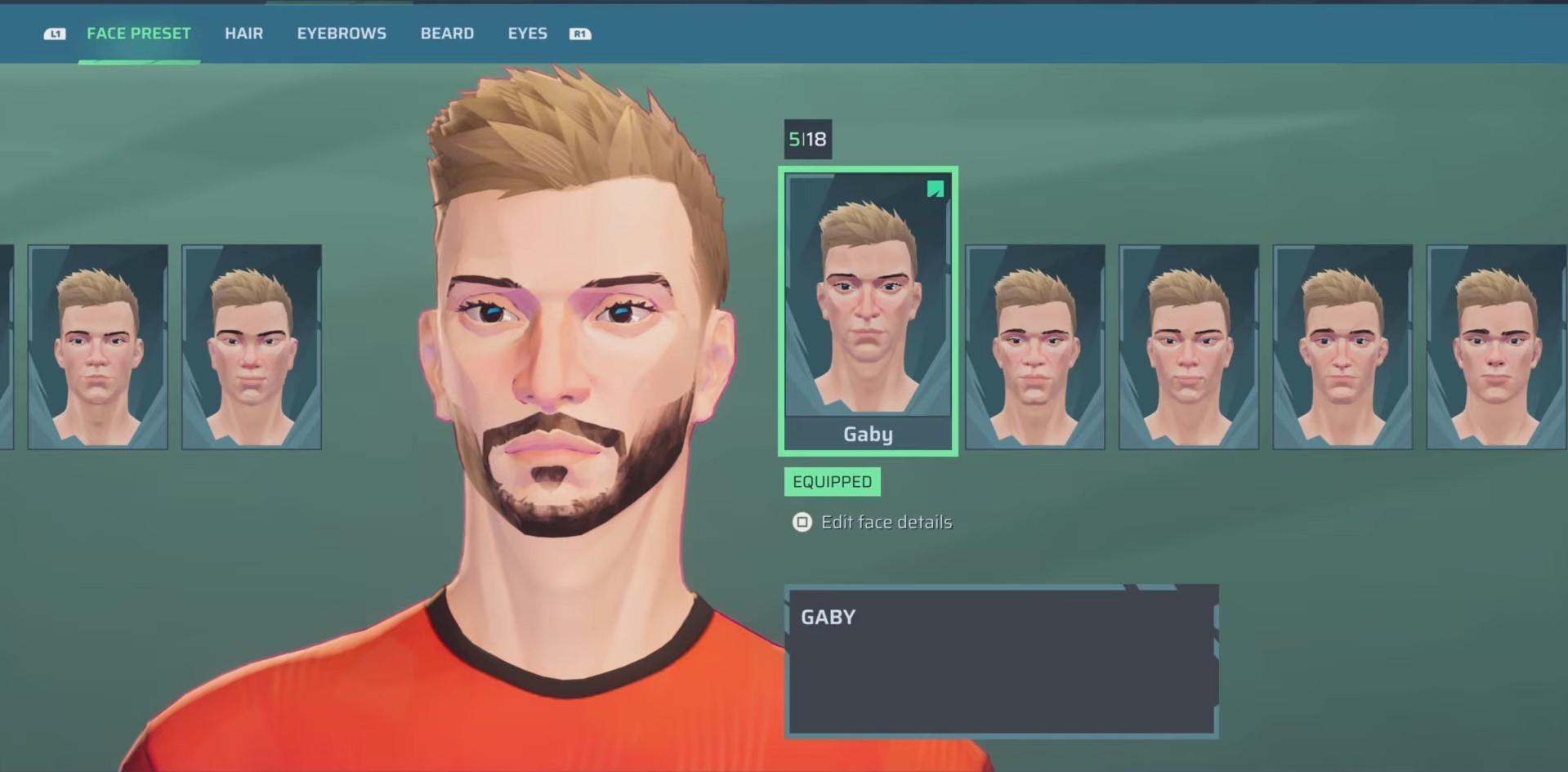The width and height of the screenshot is (1568, 772).
Task: Click the EQUIPPED badge below Gaby
Action: pos(832,481)
